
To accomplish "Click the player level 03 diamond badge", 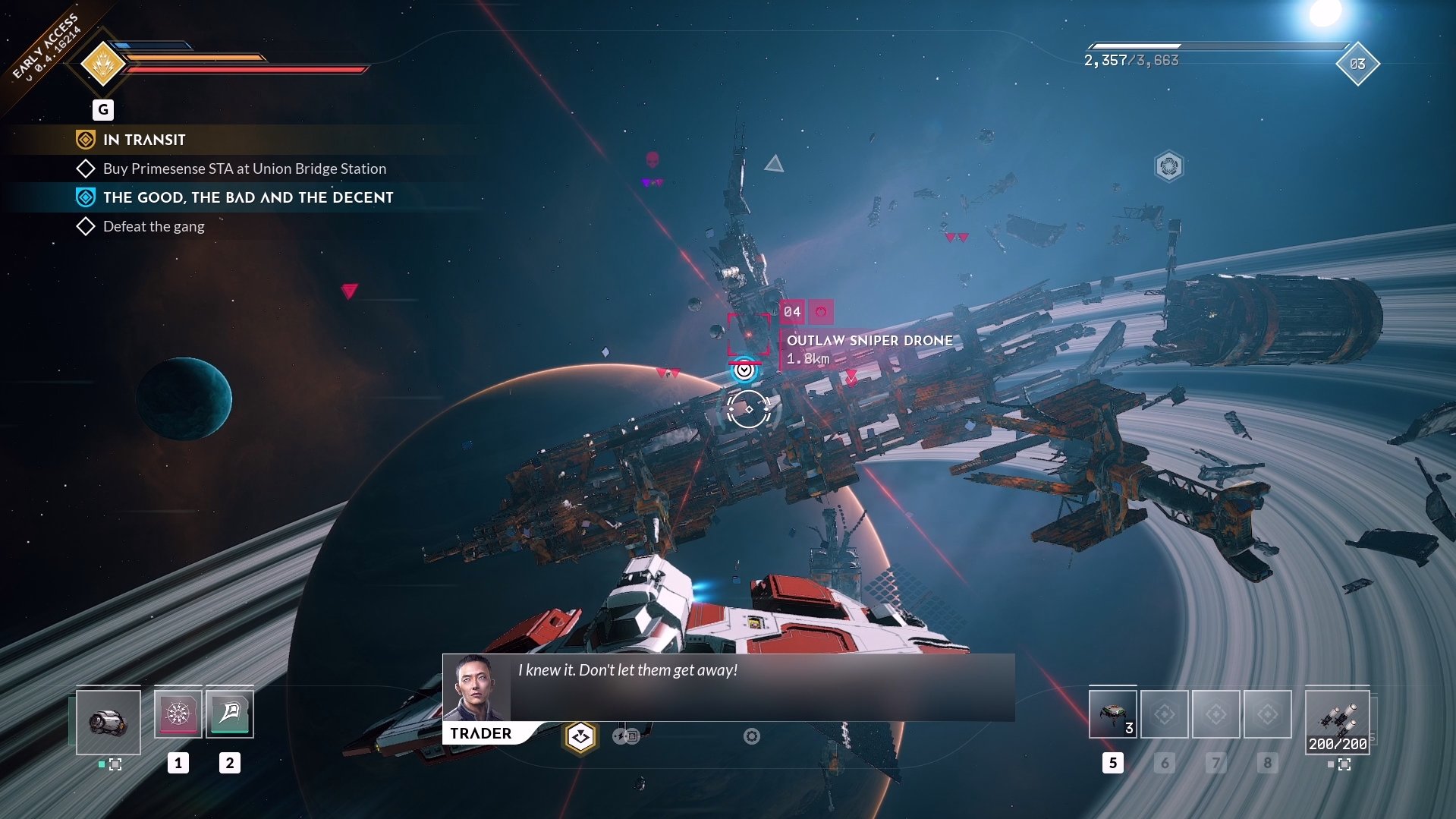I will [1357, 65].
